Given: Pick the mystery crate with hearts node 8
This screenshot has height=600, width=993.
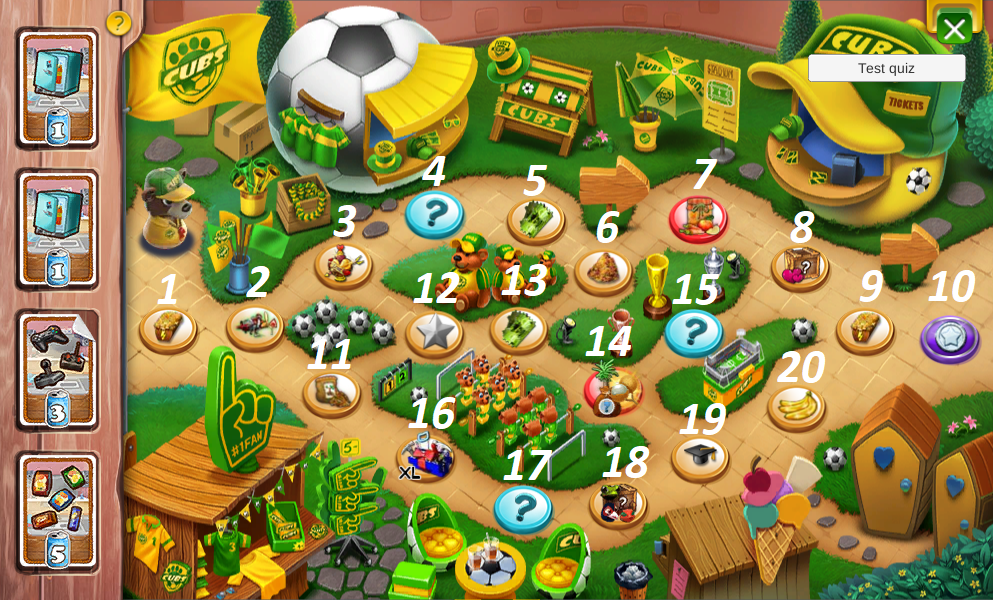Looking at the screenshot, I should (x=800, y=267).
